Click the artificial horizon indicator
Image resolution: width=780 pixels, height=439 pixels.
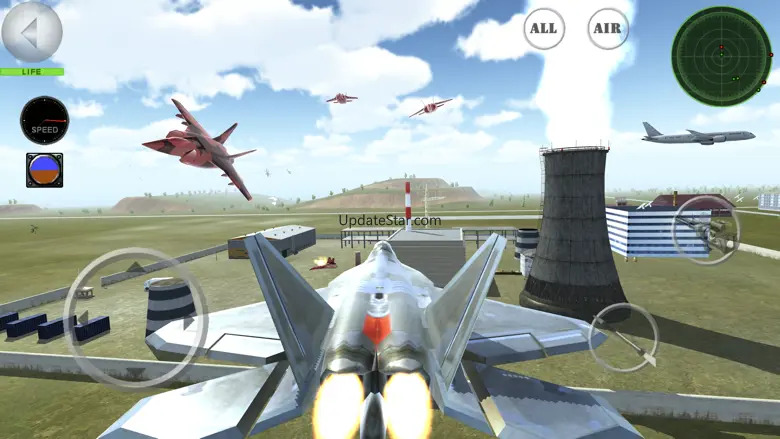coord(44,170)
